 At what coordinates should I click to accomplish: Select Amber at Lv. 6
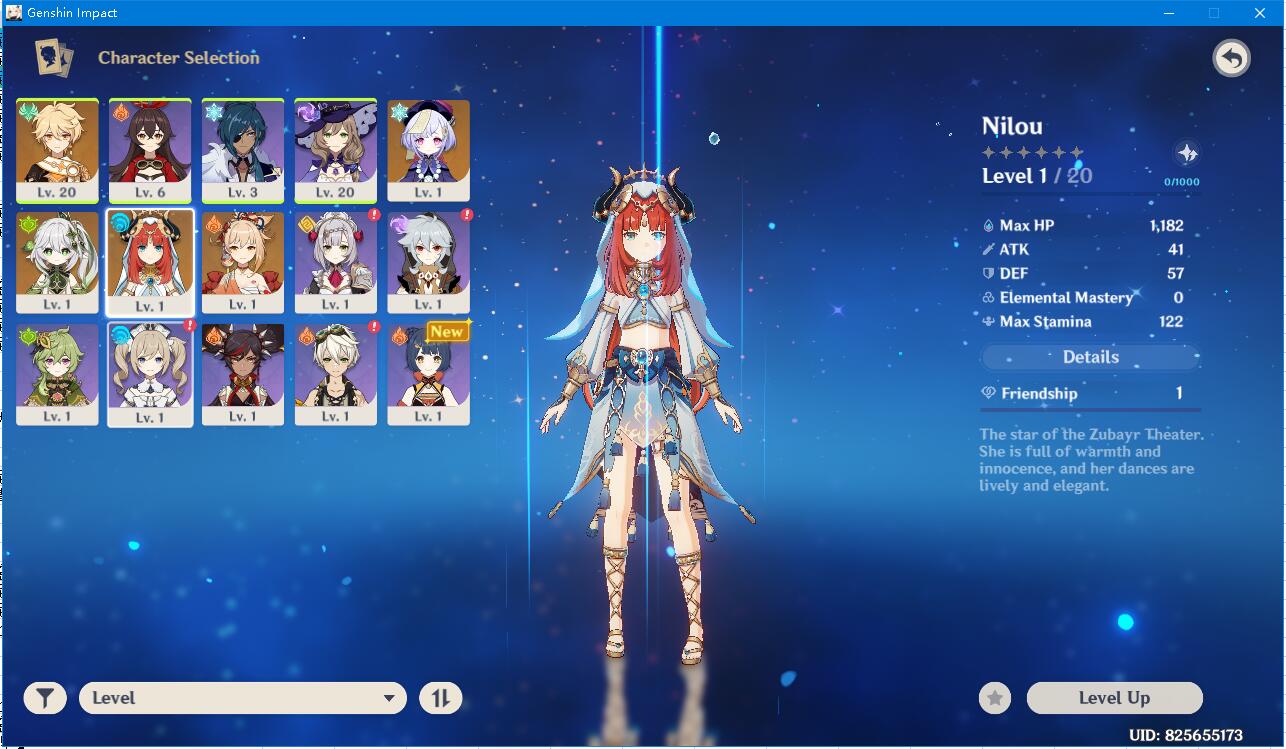tap(149, 150)
